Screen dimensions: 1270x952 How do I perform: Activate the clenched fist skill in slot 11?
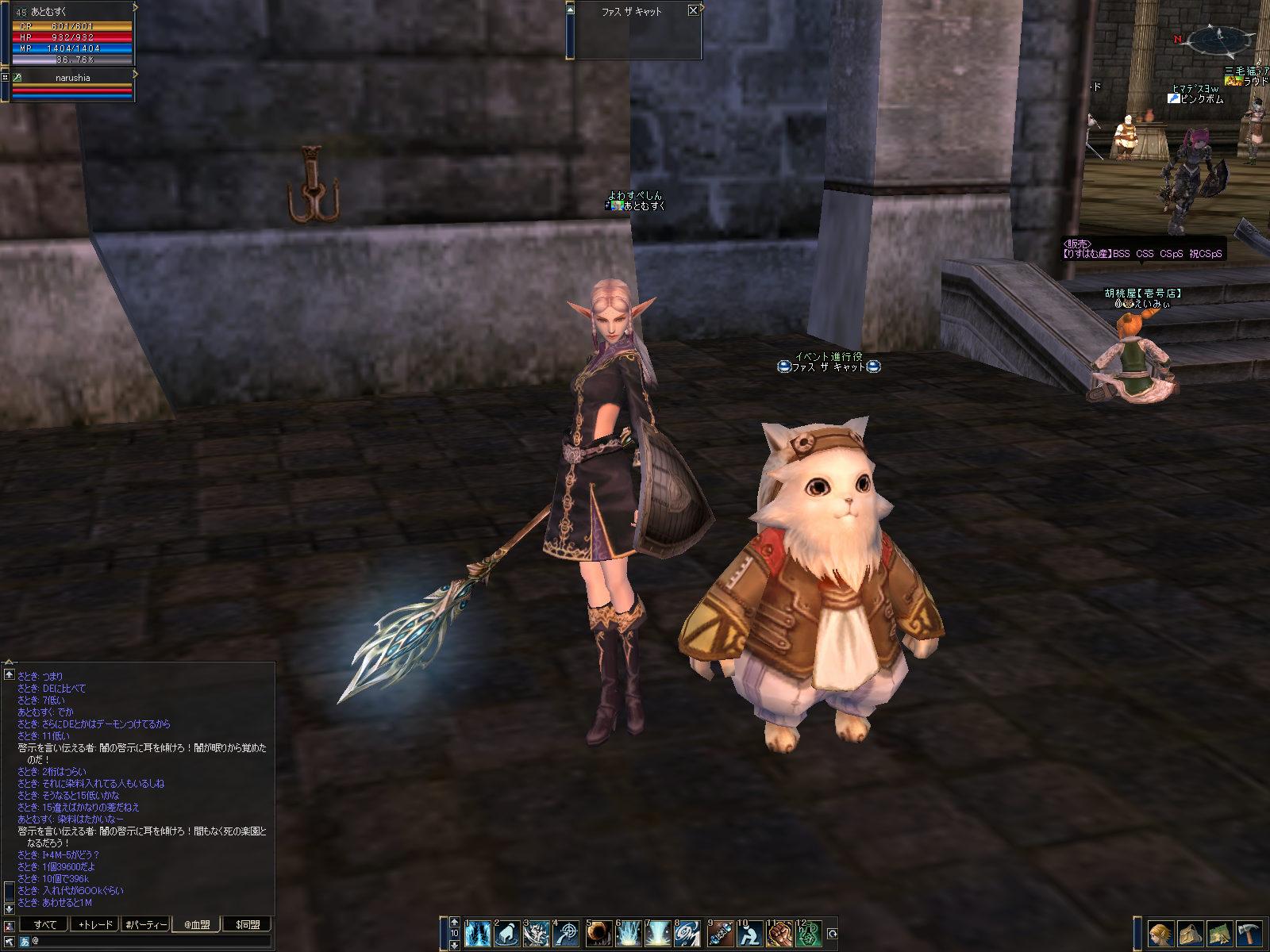pyautogui.click(x=779, y=934)
